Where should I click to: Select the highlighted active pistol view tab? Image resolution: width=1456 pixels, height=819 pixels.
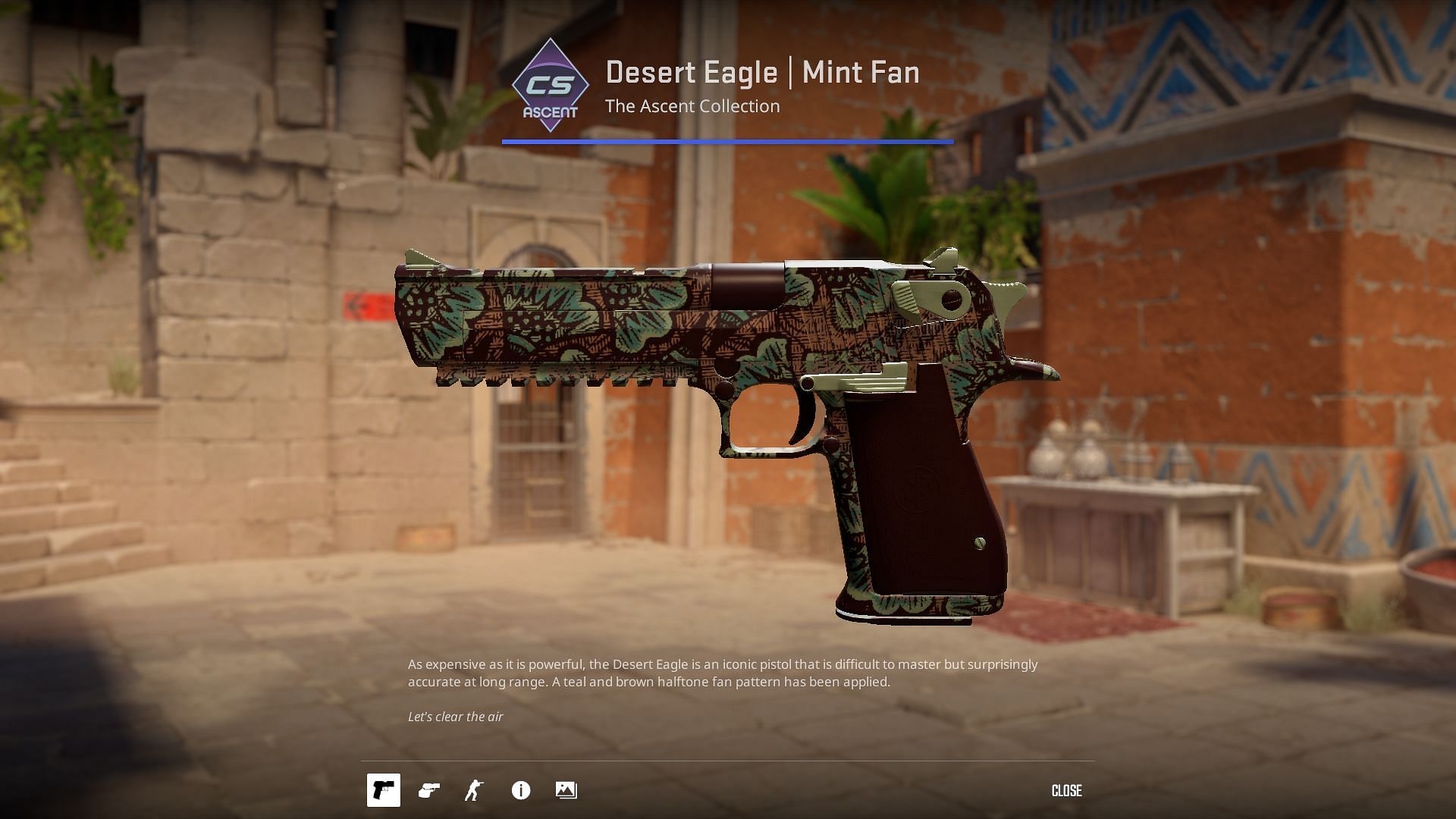(383, 790)
